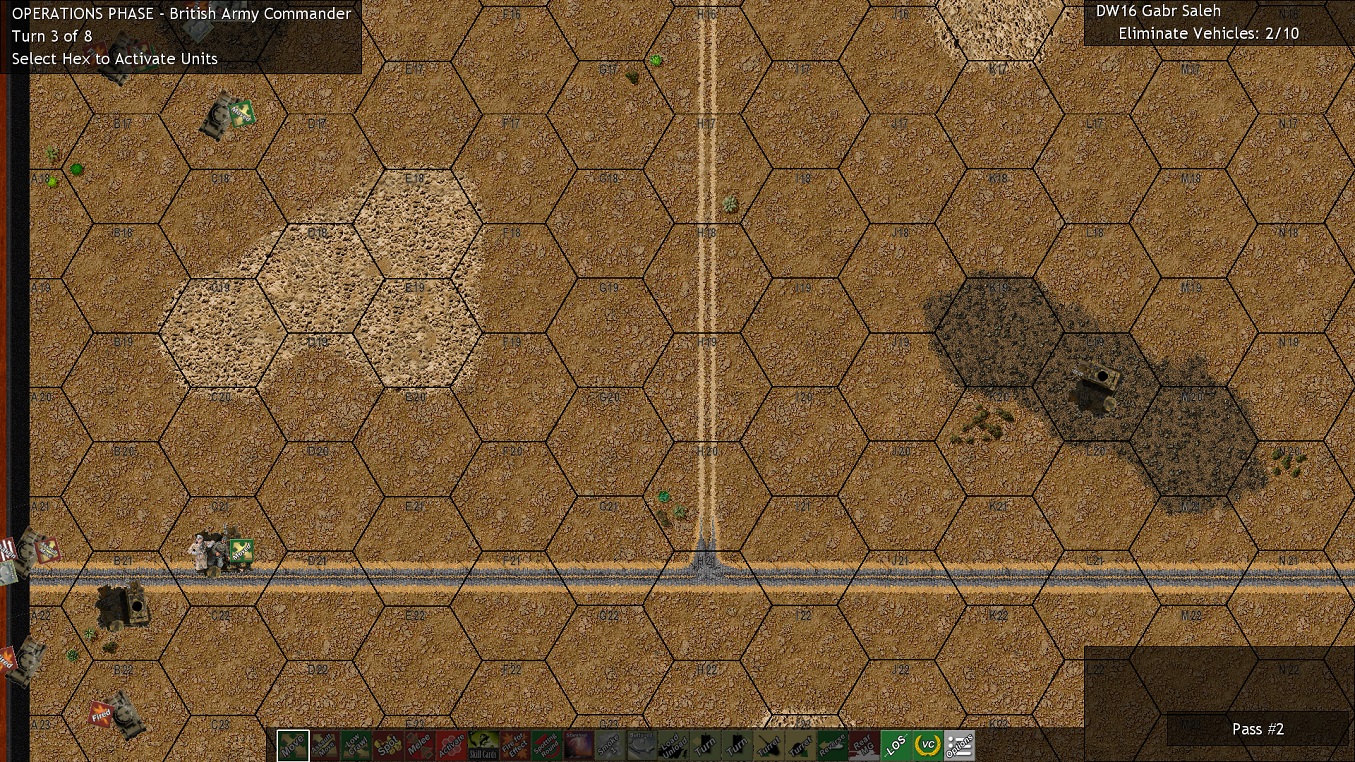This screenshot has height=762, width=1355.
Task: Click the Activate icon on the toolbar
Action: pyautogui.click(x=453, y=745)
